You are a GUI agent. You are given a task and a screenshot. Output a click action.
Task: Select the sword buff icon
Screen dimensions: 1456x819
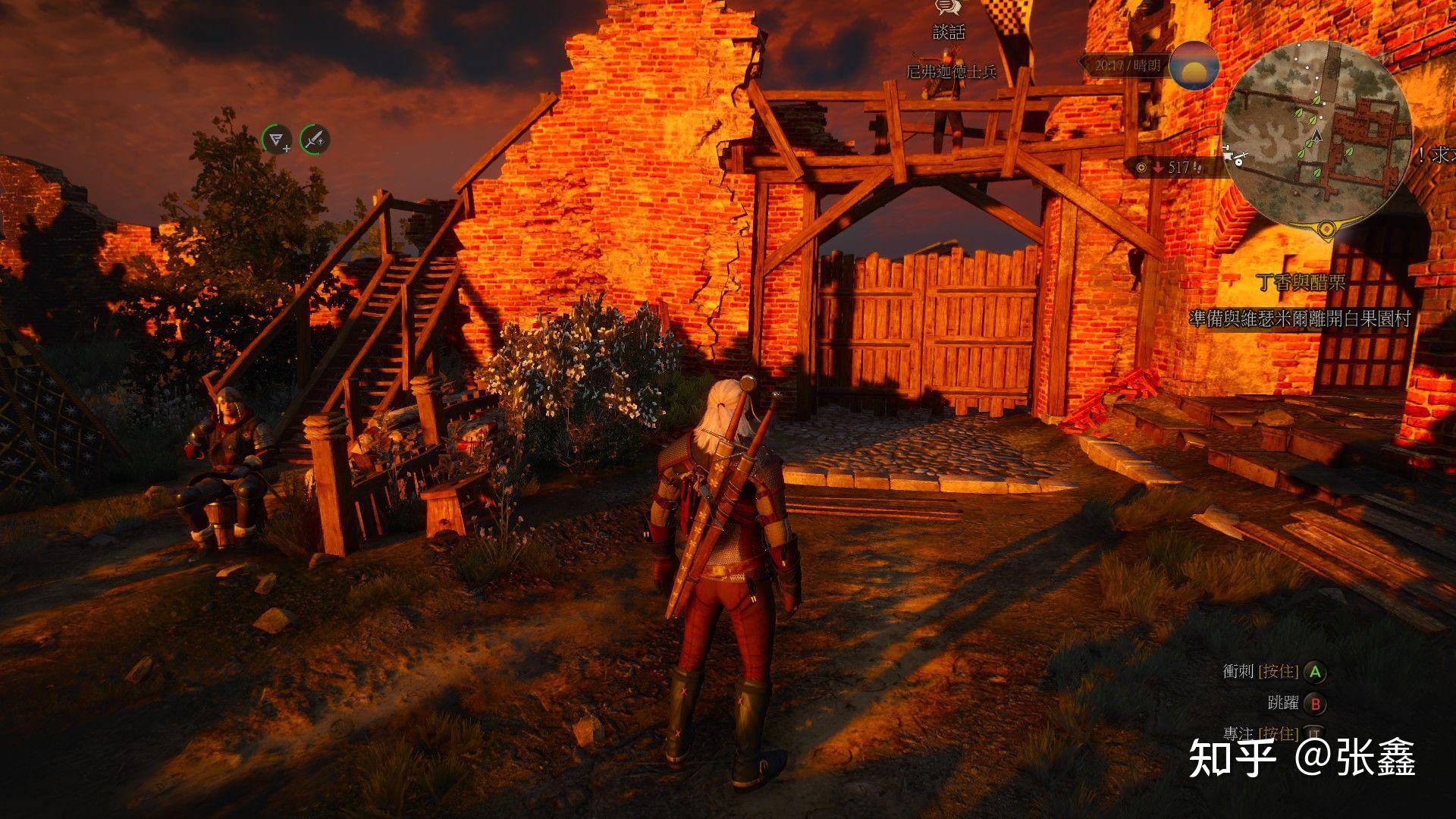click(315, 139)
